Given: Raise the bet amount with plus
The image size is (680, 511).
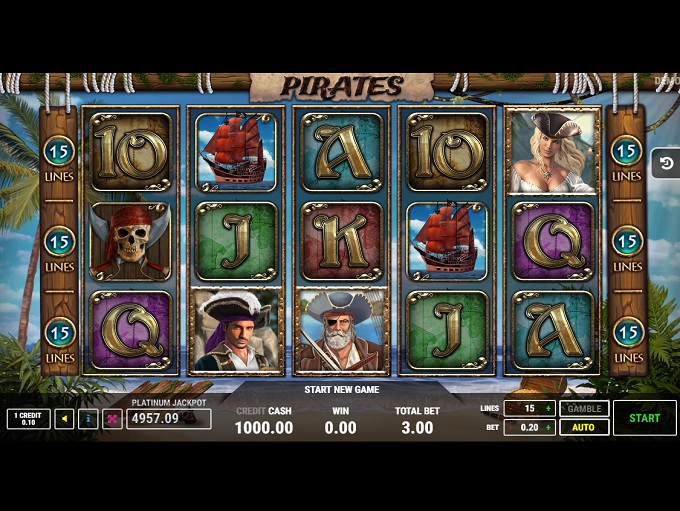Looking at the screenshot, I should (549, 427).
